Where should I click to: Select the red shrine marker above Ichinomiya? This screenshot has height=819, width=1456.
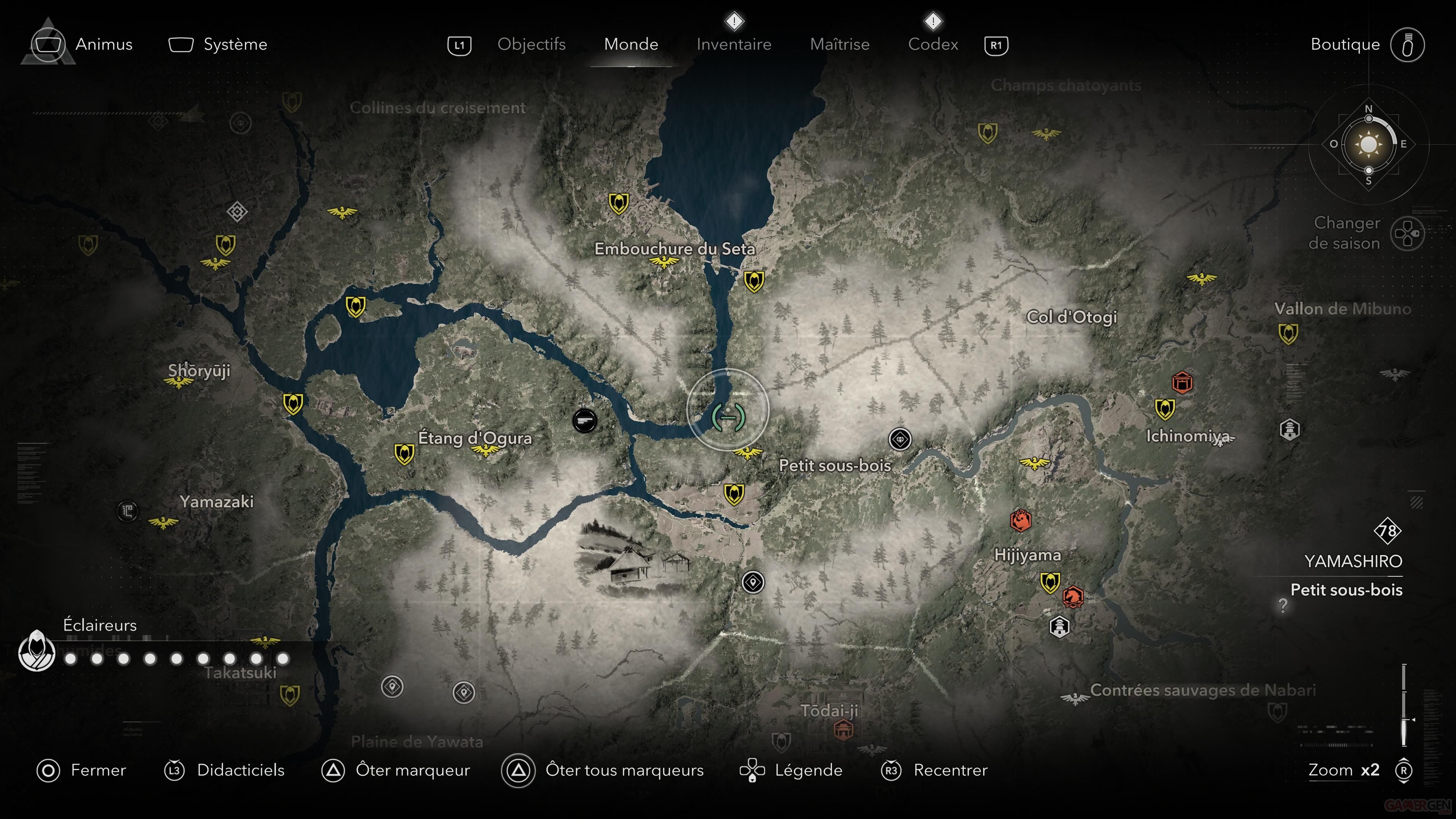pyautogui.click(x=1182, y=383)
